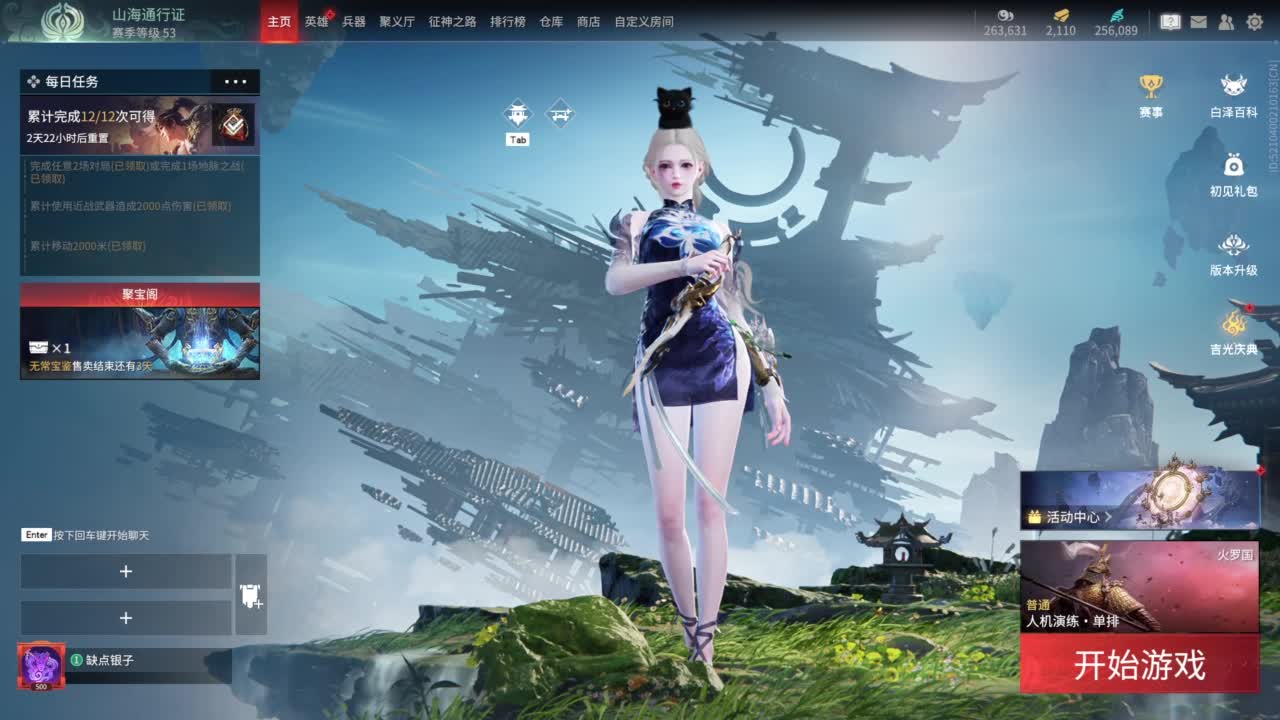Screen dimensions: 1280x720
Task: Open 自定义房间 custom rooms
Action: pyautogui.click(x=644, y=21)
